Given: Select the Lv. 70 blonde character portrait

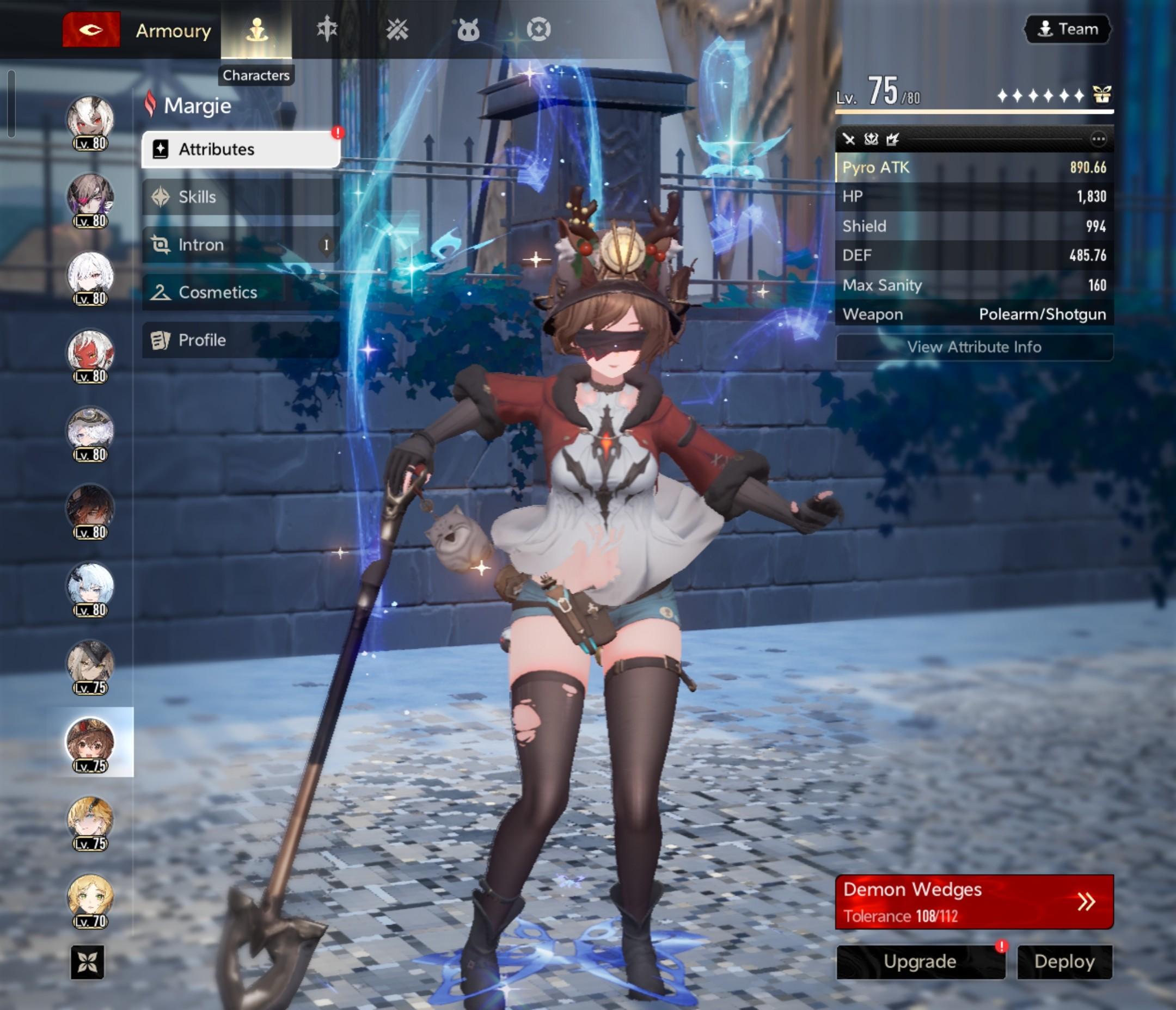Looking at the screenshot, I should pyautogui.click(x=90, y=898).
